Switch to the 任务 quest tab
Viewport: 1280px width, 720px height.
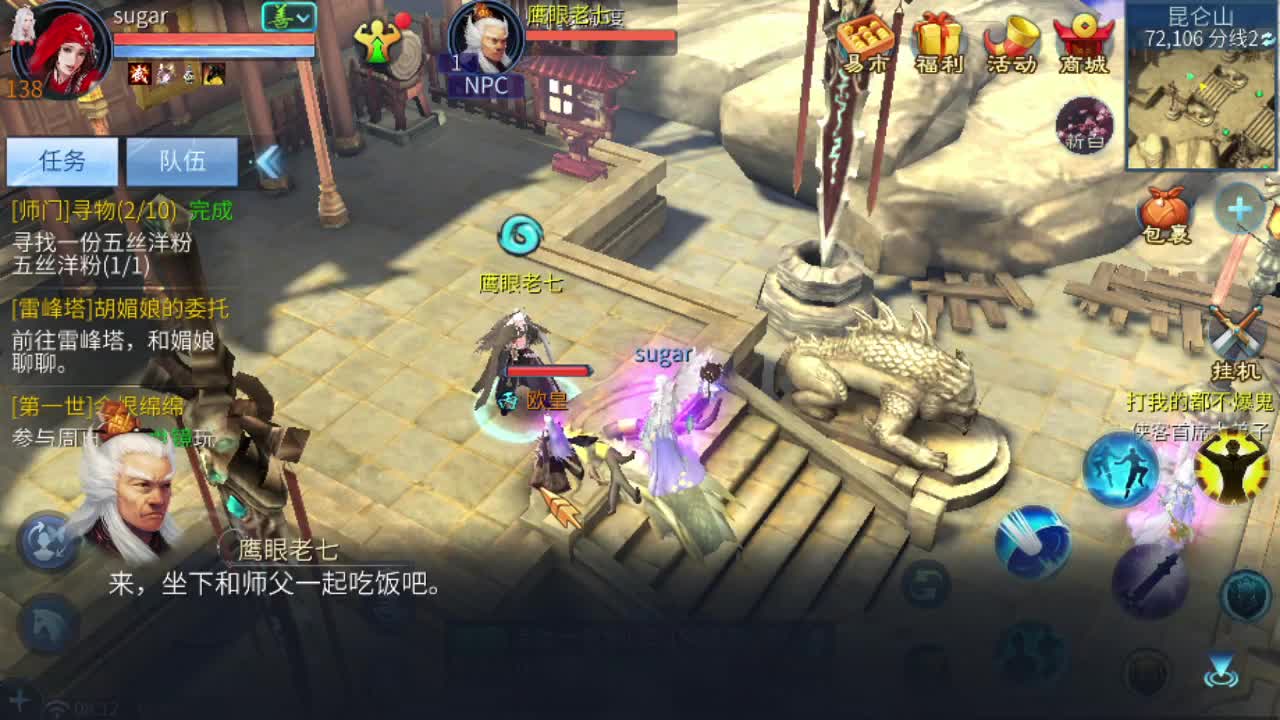click(x=60, y=161)
